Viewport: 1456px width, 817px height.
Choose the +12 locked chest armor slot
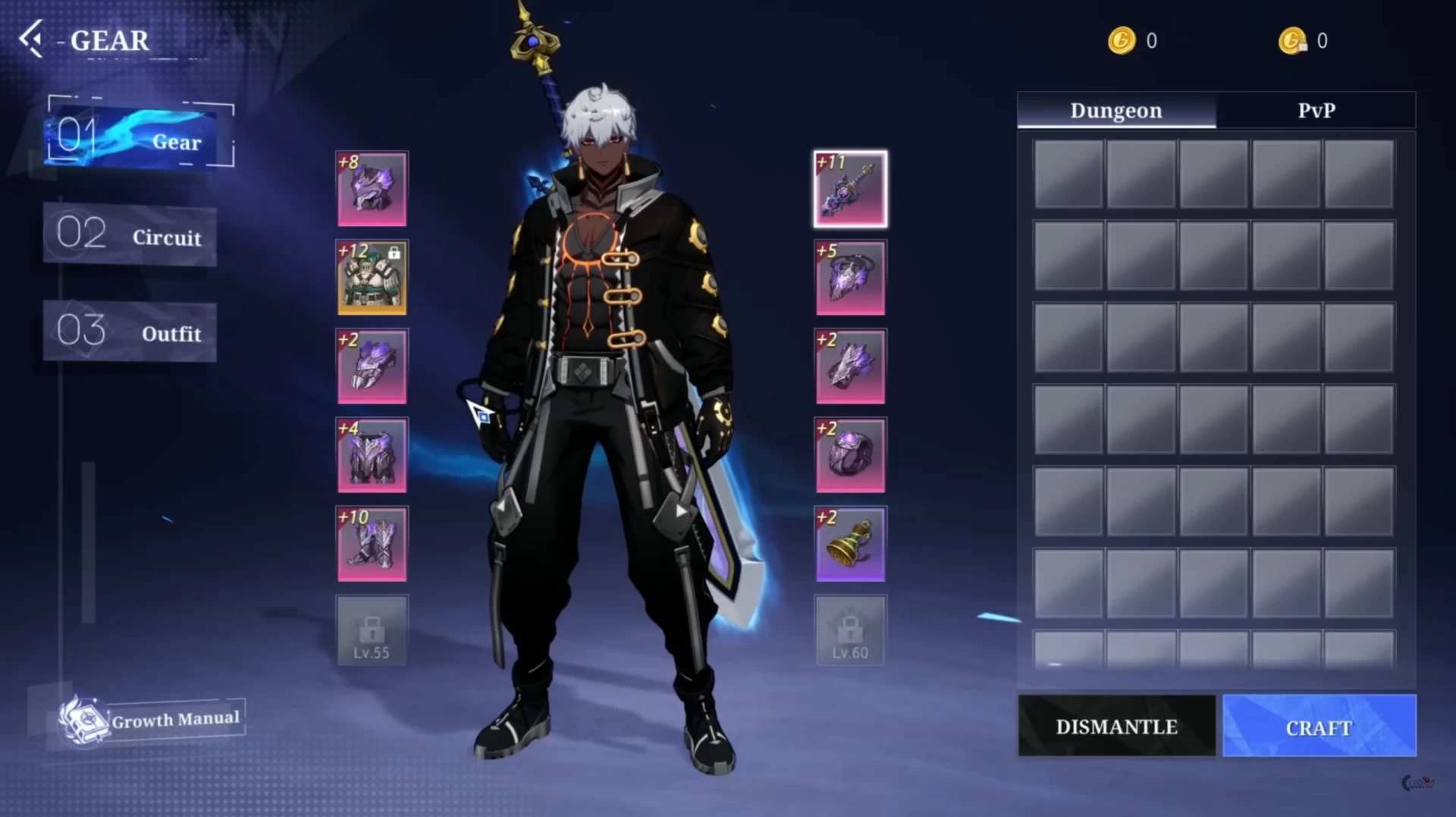(x=372, y=278)
